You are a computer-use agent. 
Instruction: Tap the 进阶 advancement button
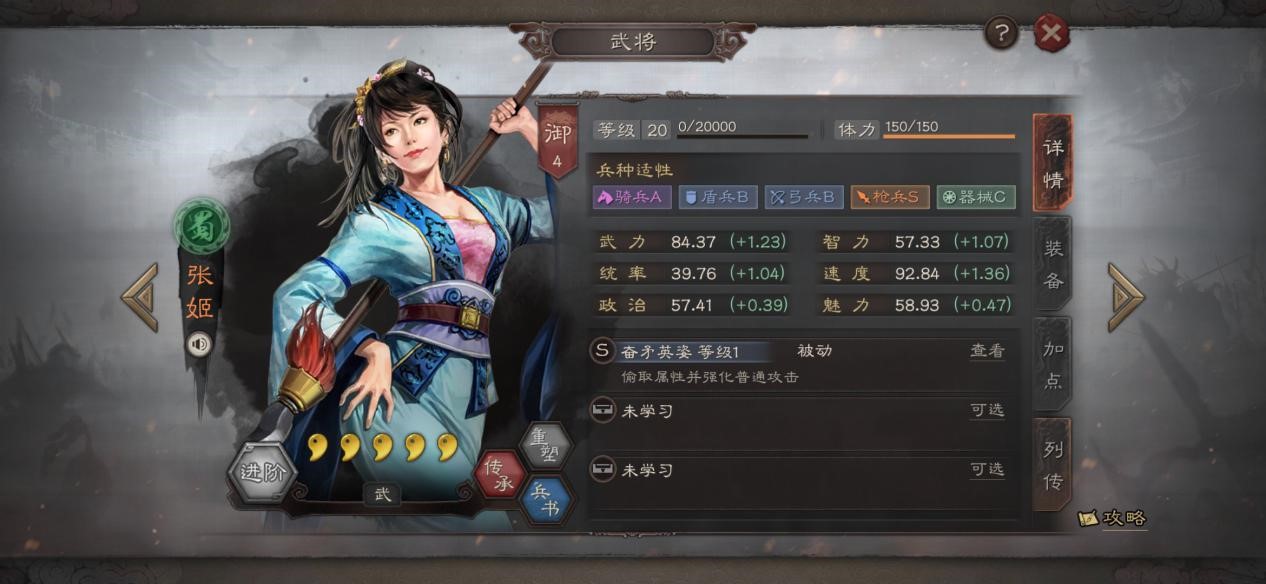262,472
